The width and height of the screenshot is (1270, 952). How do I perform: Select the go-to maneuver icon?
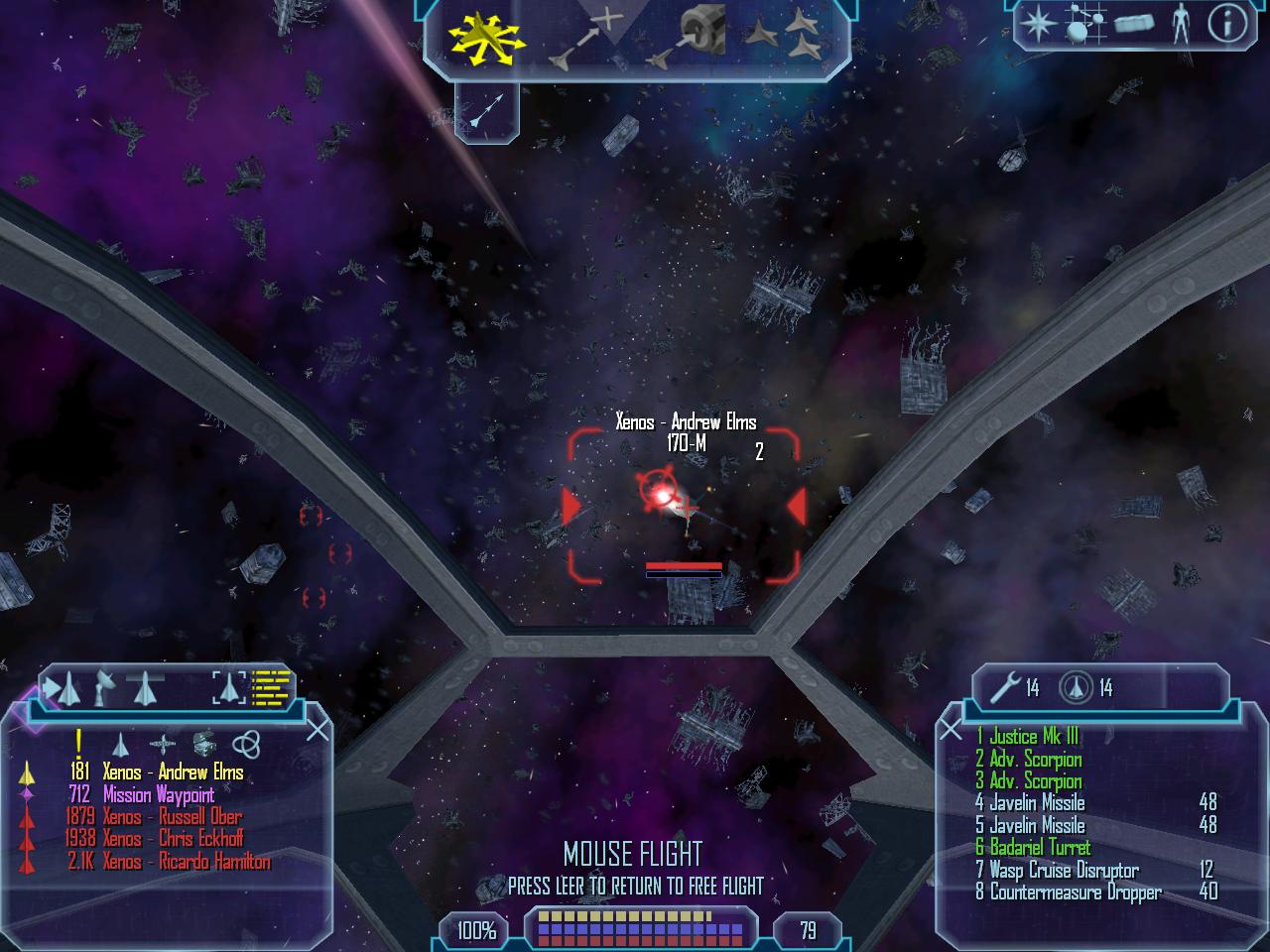pyautogui.click(x=585, y=38)
